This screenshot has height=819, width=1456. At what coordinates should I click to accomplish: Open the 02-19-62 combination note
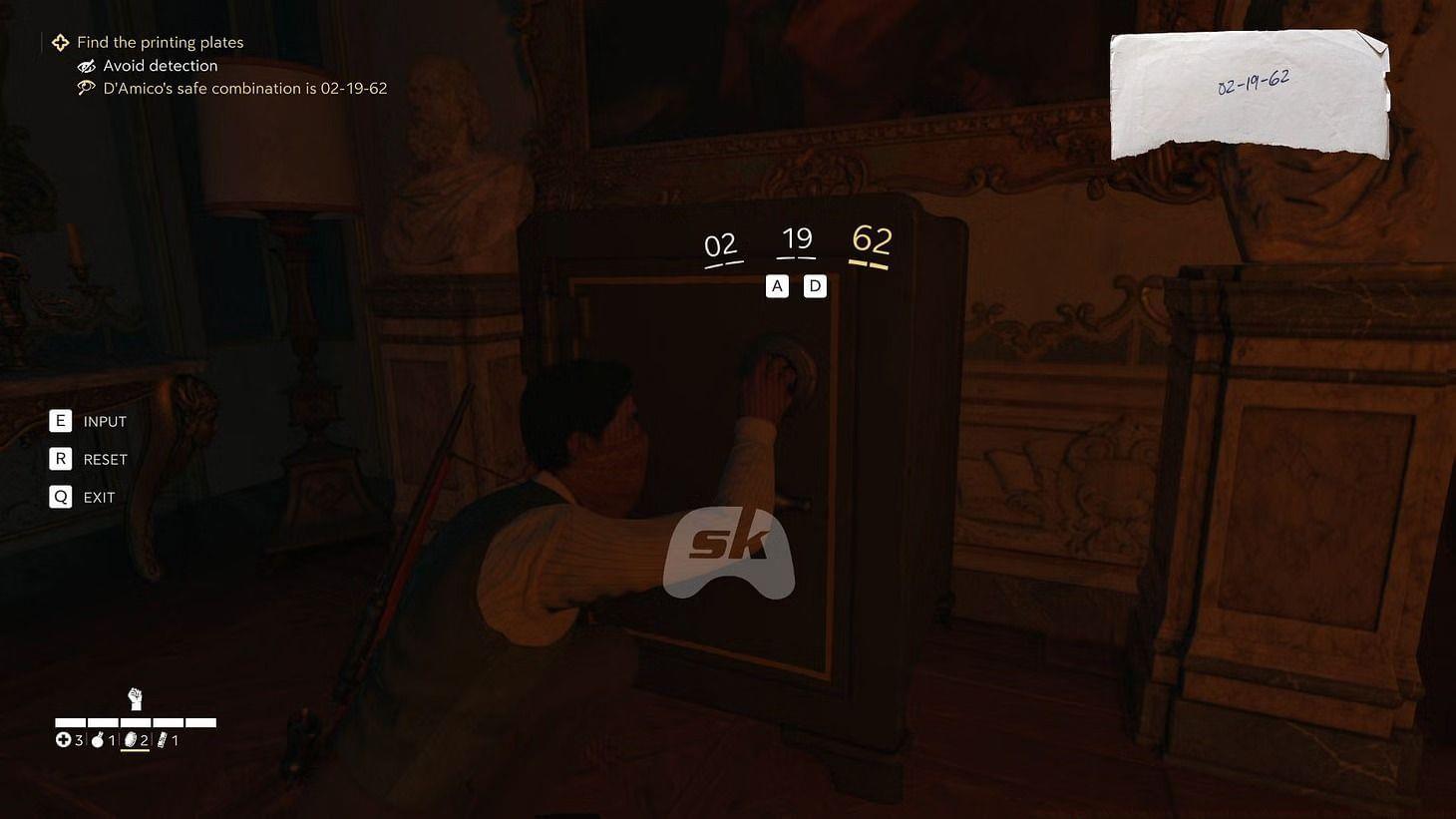click(1250, 90)
